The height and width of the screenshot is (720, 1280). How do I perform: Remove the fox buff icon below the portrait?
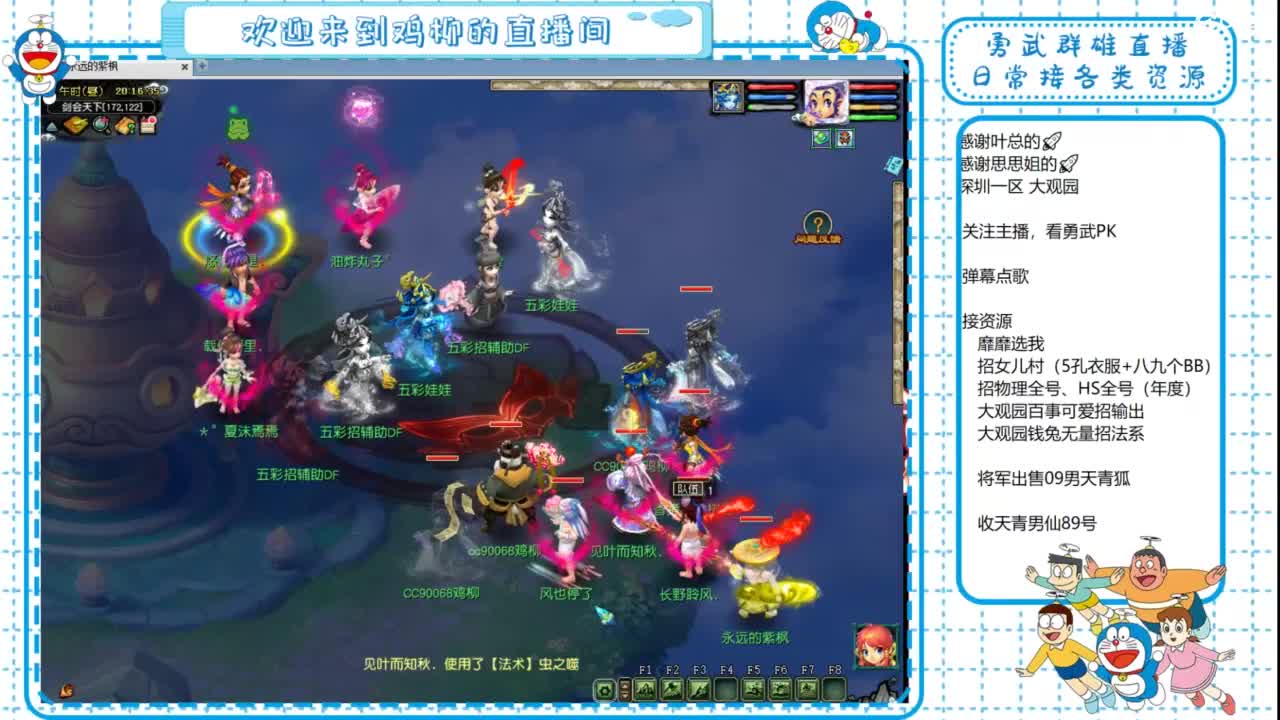(x=844, y=139)
